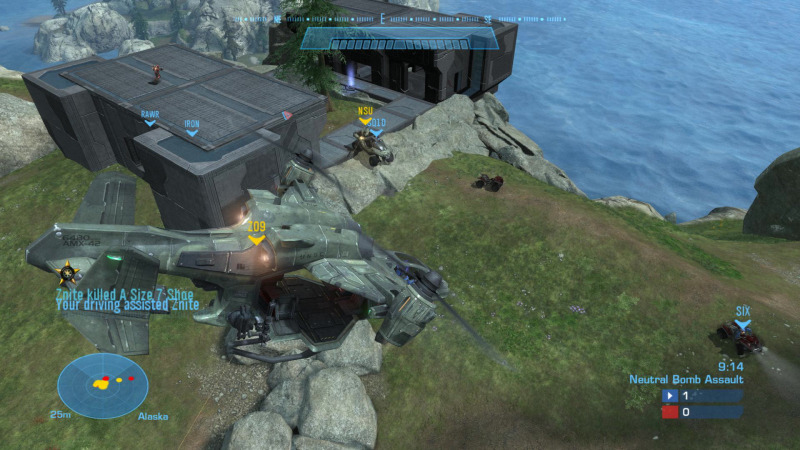Screen dimensions: 800x450
Task: Select the yellow Z09 waypoint arrow
Action: coord(257,233)
